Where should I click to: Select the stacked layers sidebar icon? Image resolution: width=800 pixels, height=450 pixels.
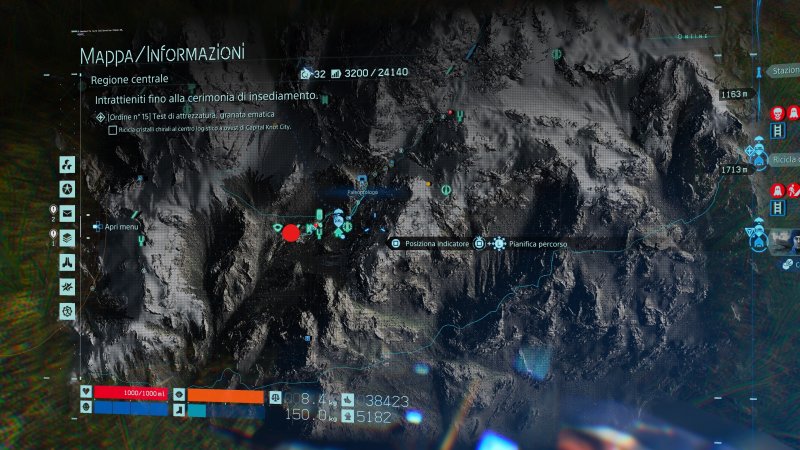pyautogui.click(x=67, y=237)
